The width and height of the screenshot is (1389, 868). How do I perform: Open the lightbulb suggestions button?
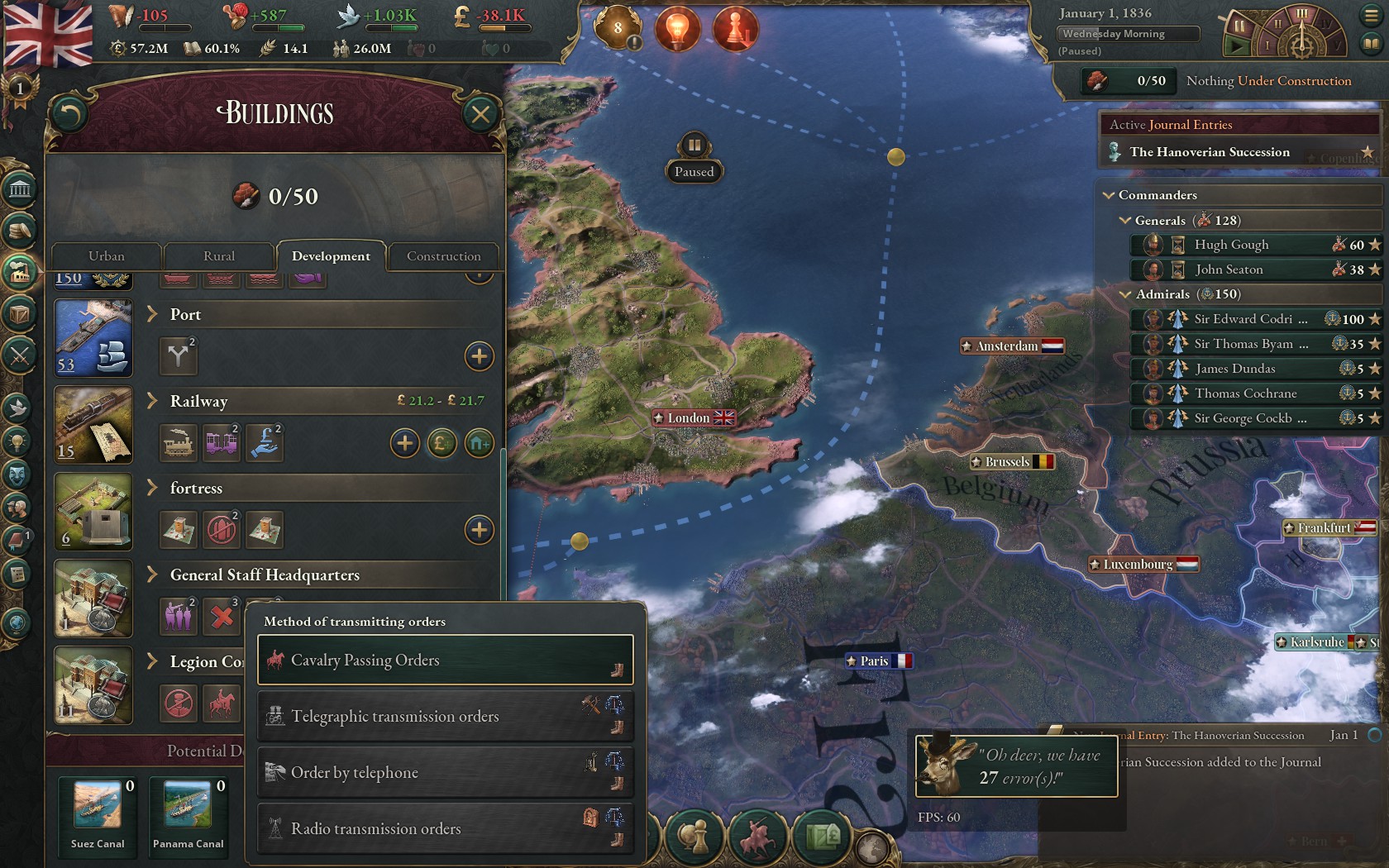[x=677, y=29]
